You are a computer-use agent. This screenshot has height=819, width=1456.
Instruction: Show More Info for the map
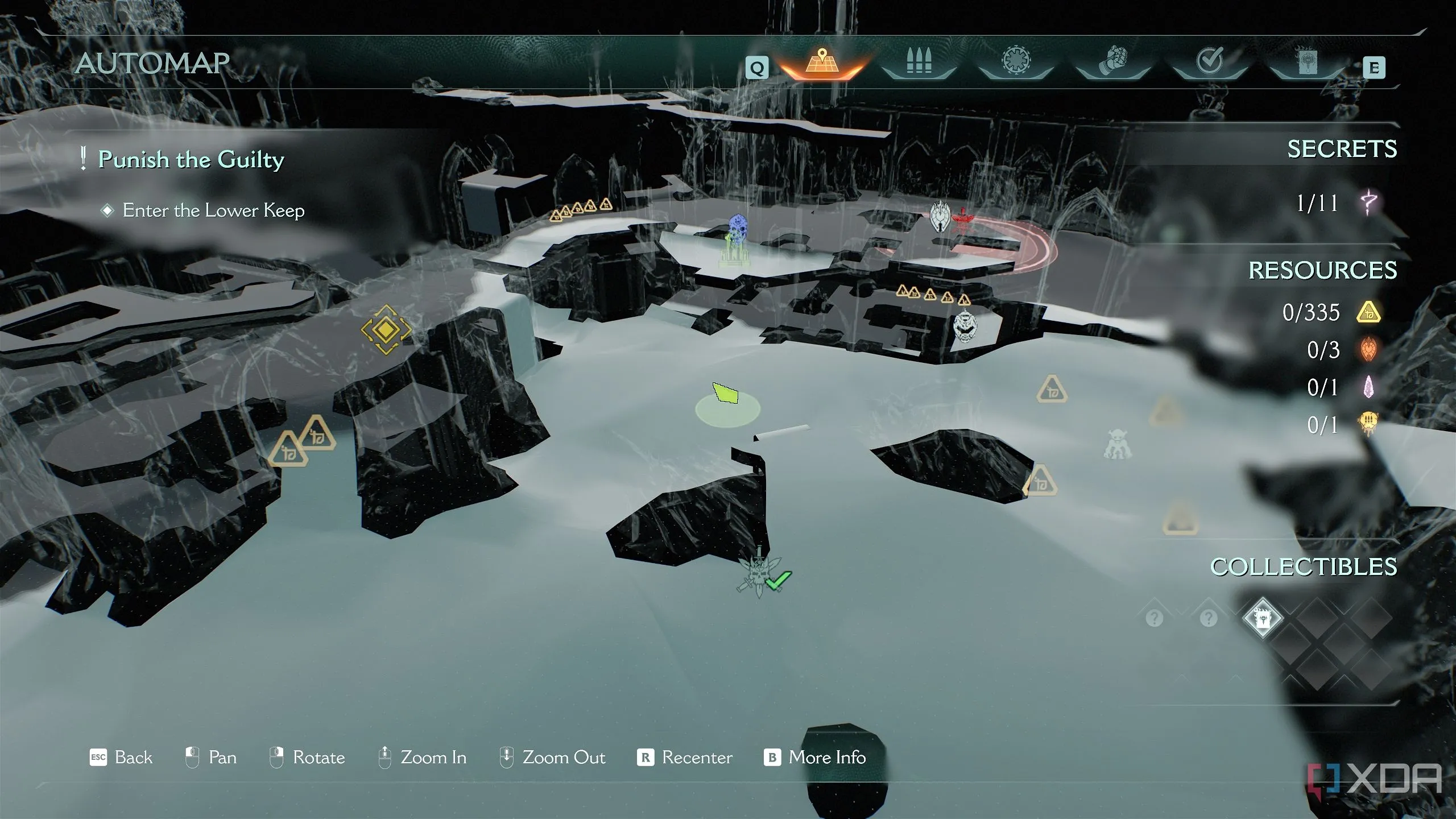click(815, 758)
